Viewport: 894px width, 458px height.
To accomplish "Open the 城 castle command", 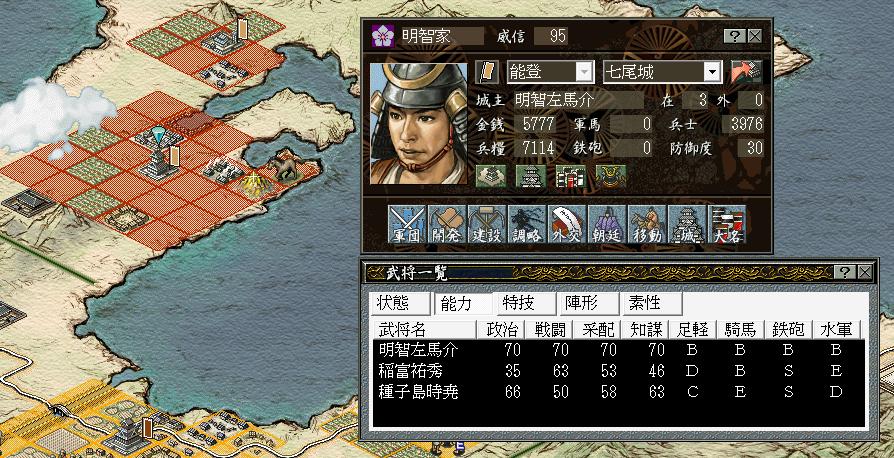I will click(x=688, y=226).
